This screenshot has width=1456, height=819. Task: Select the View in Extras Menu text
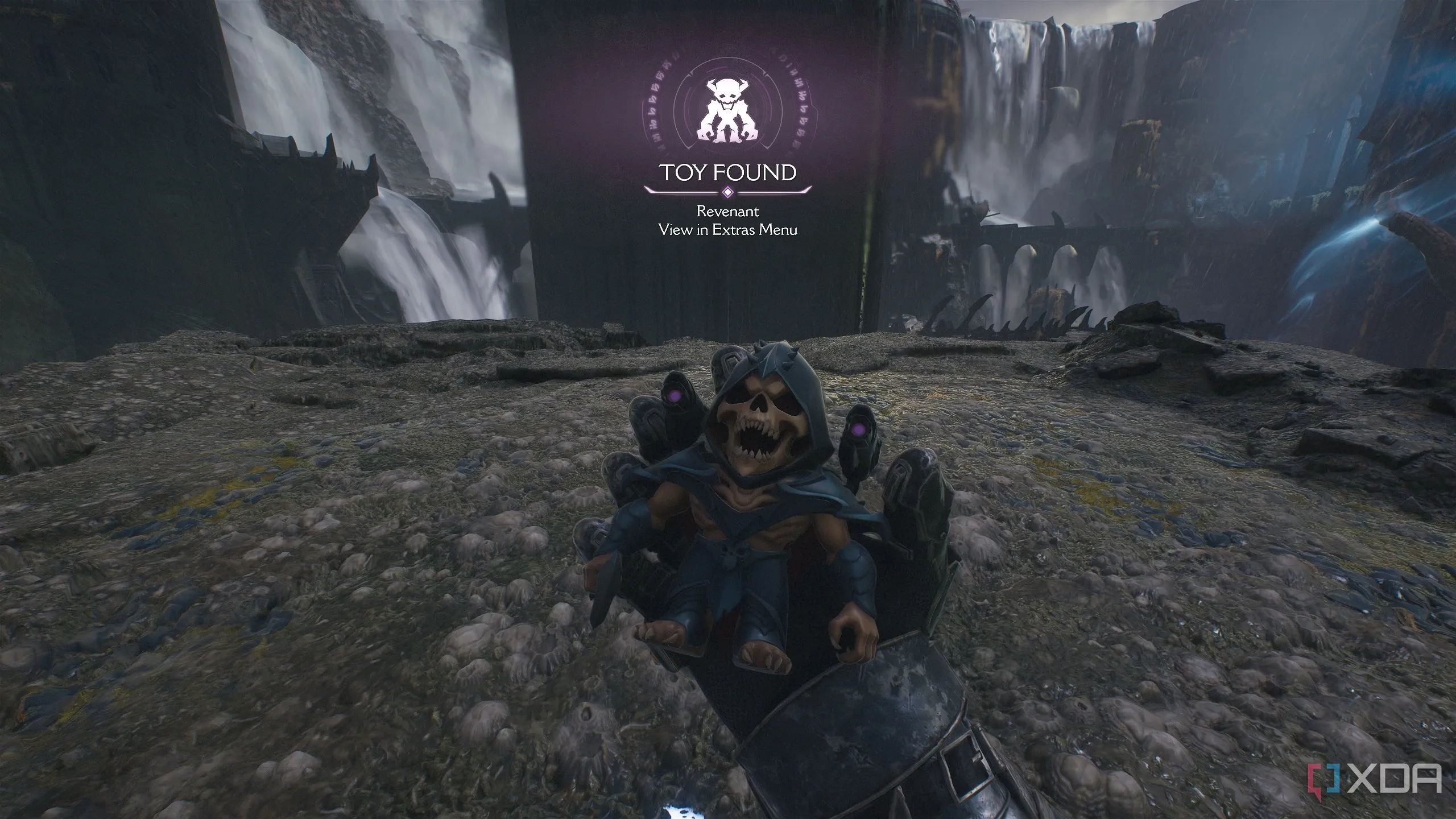click(x=727, y=230)
